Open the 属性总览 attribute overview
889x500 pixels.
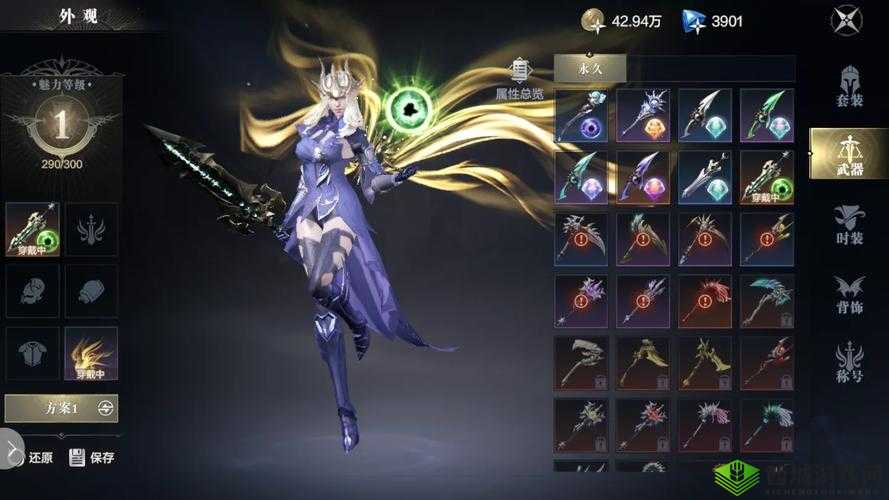[520, 80]
